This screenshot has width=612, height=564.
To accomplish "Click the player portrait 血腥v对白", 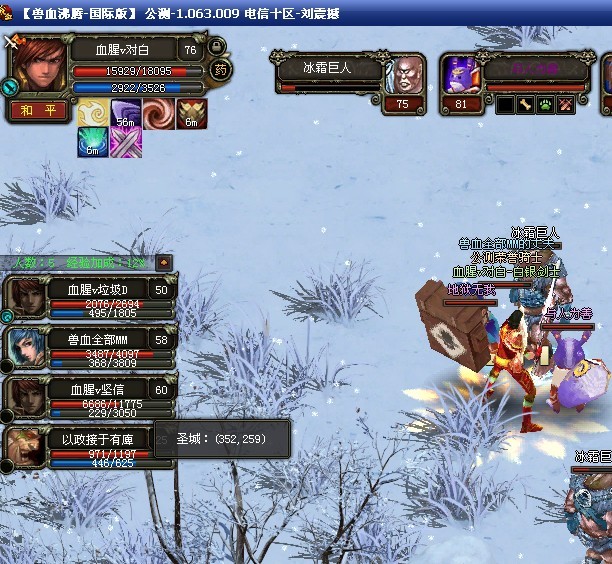I will pos(40,65).
